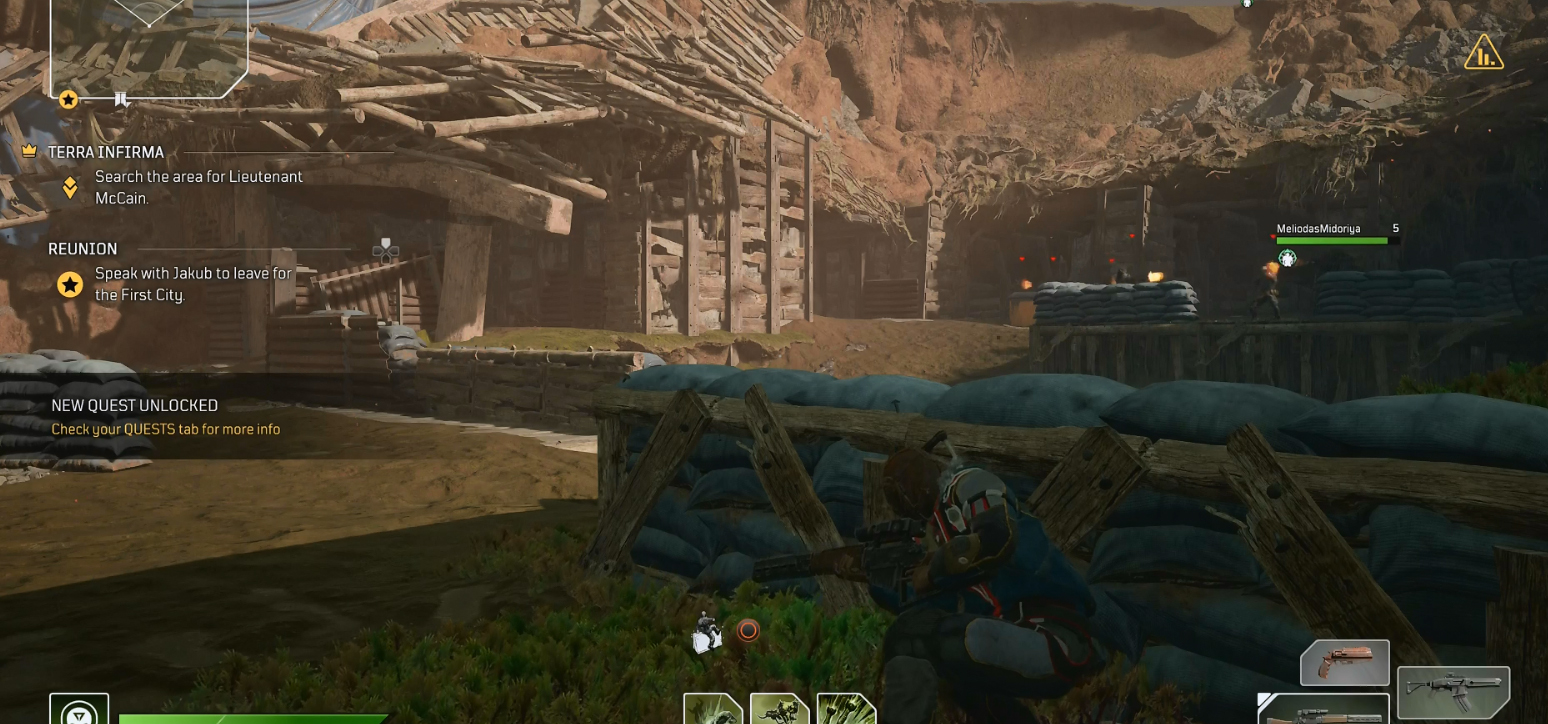Click the crown icon beside TERRA INFIRMA
The height and width of the screenshot is (724, 1548).
[31, 151]
